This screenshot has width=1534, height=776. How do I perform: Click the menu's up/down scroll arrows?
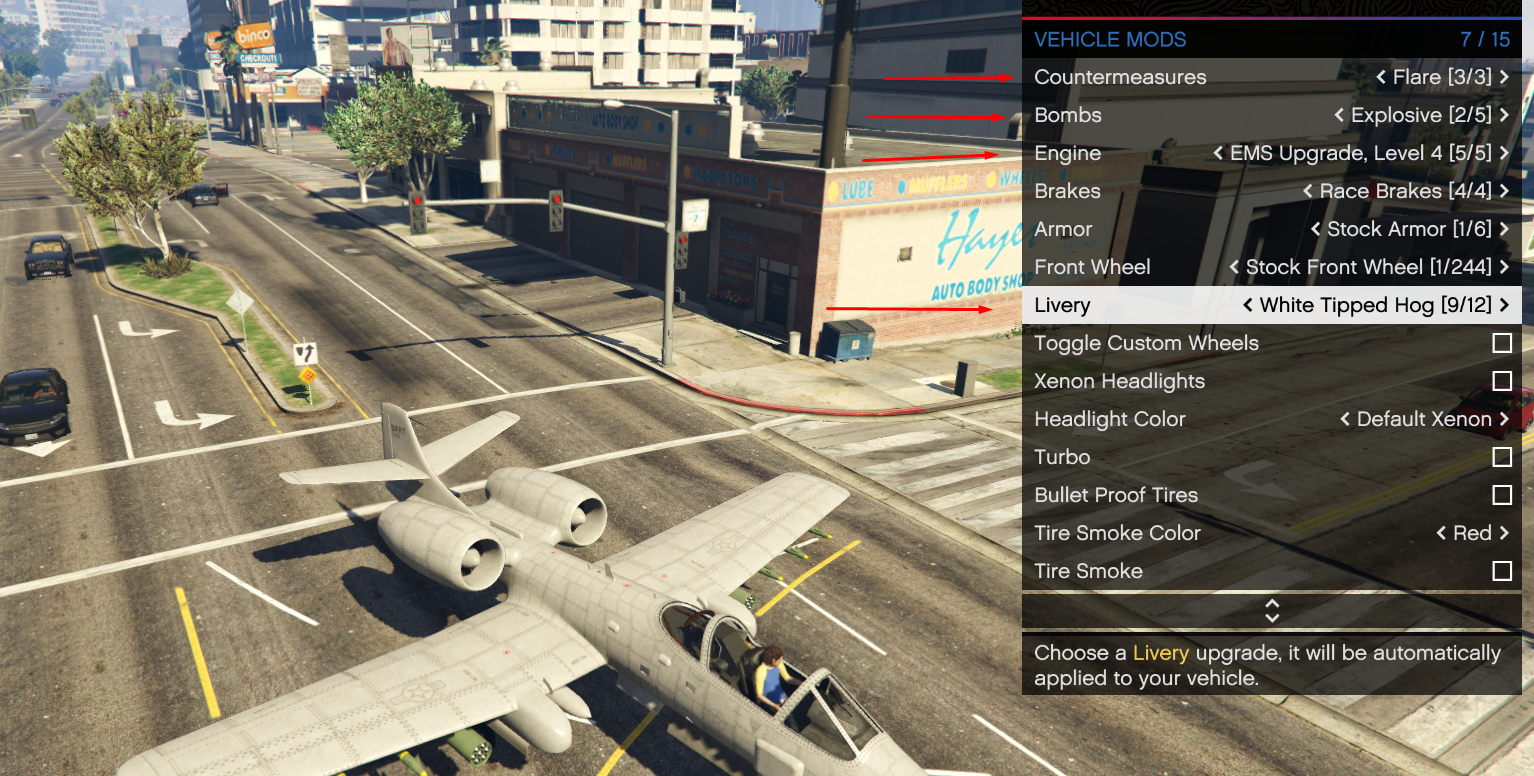[x=1272, y=611]
